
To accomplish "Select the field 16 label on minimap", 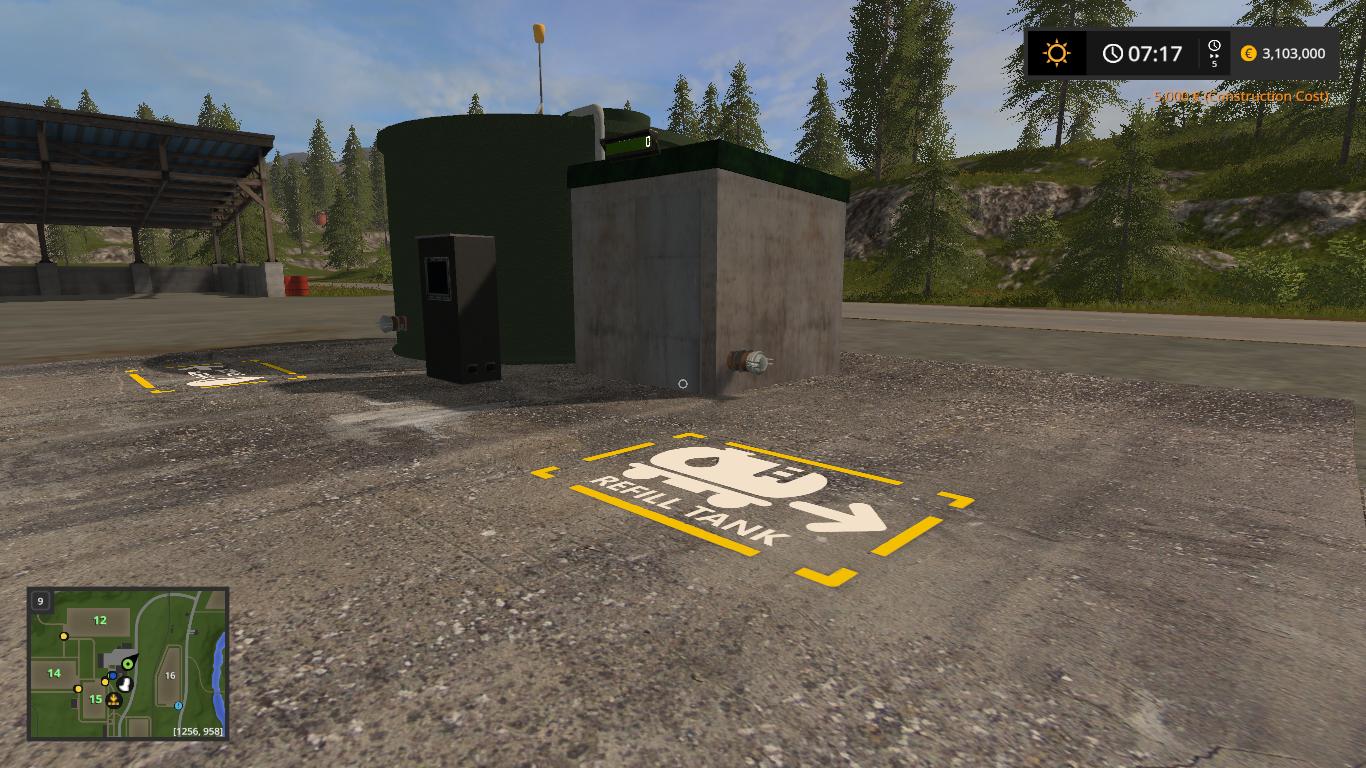I will (x=170, y=675).
